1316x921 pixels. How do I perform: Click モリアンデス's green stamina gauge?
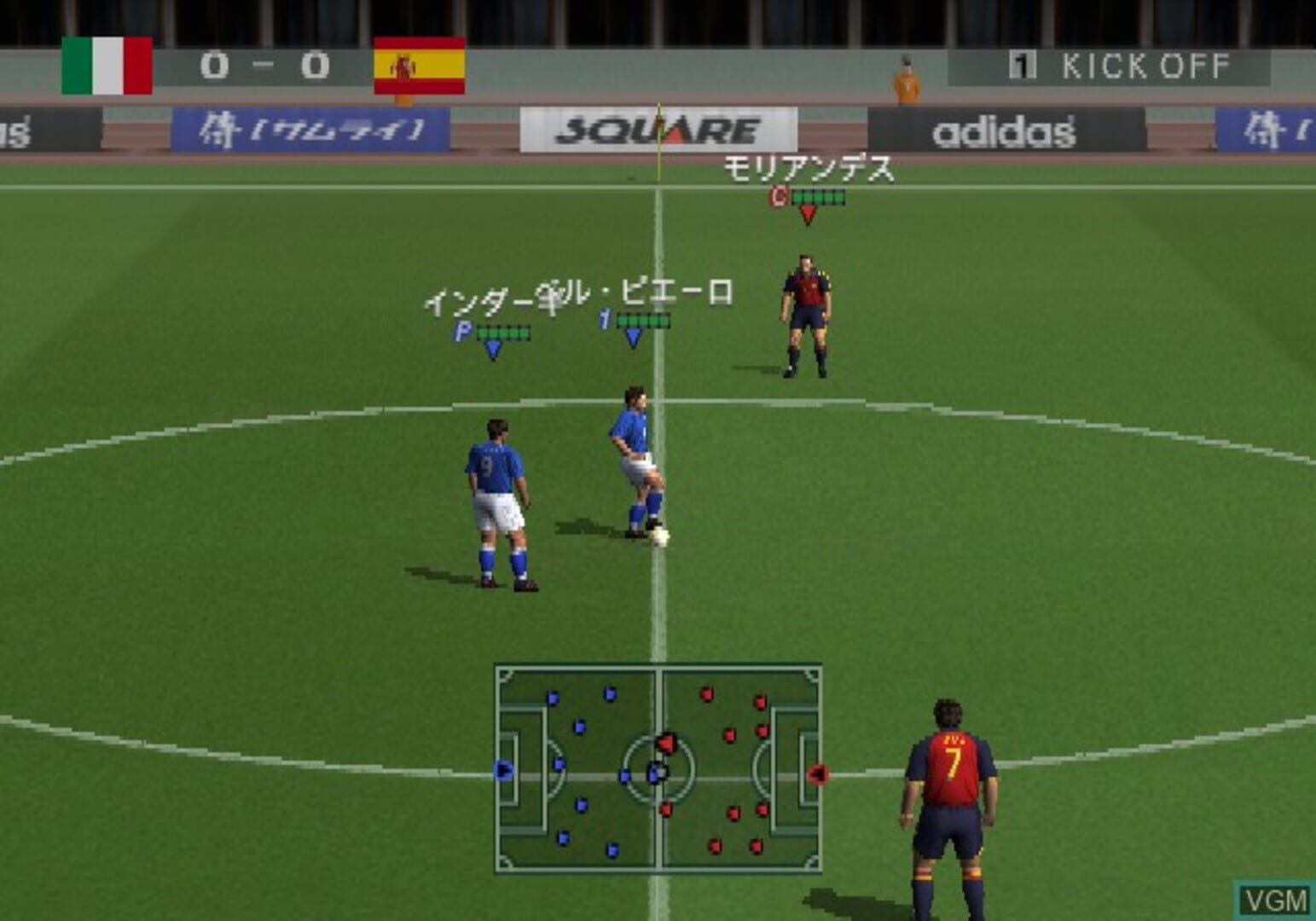click(x=820, y=195)
